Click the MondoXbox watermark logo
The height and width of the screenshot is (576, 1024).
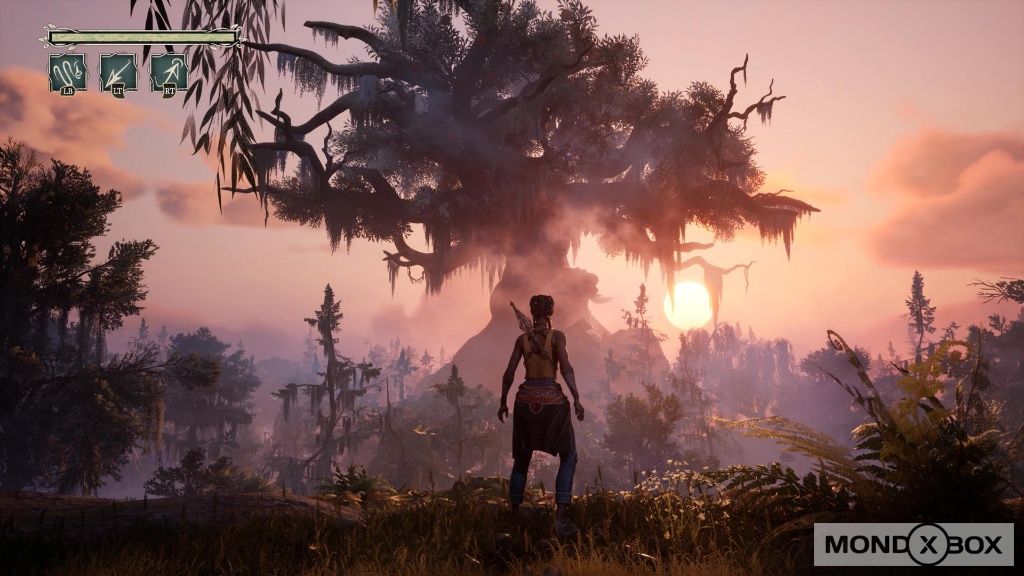(913, 545)
